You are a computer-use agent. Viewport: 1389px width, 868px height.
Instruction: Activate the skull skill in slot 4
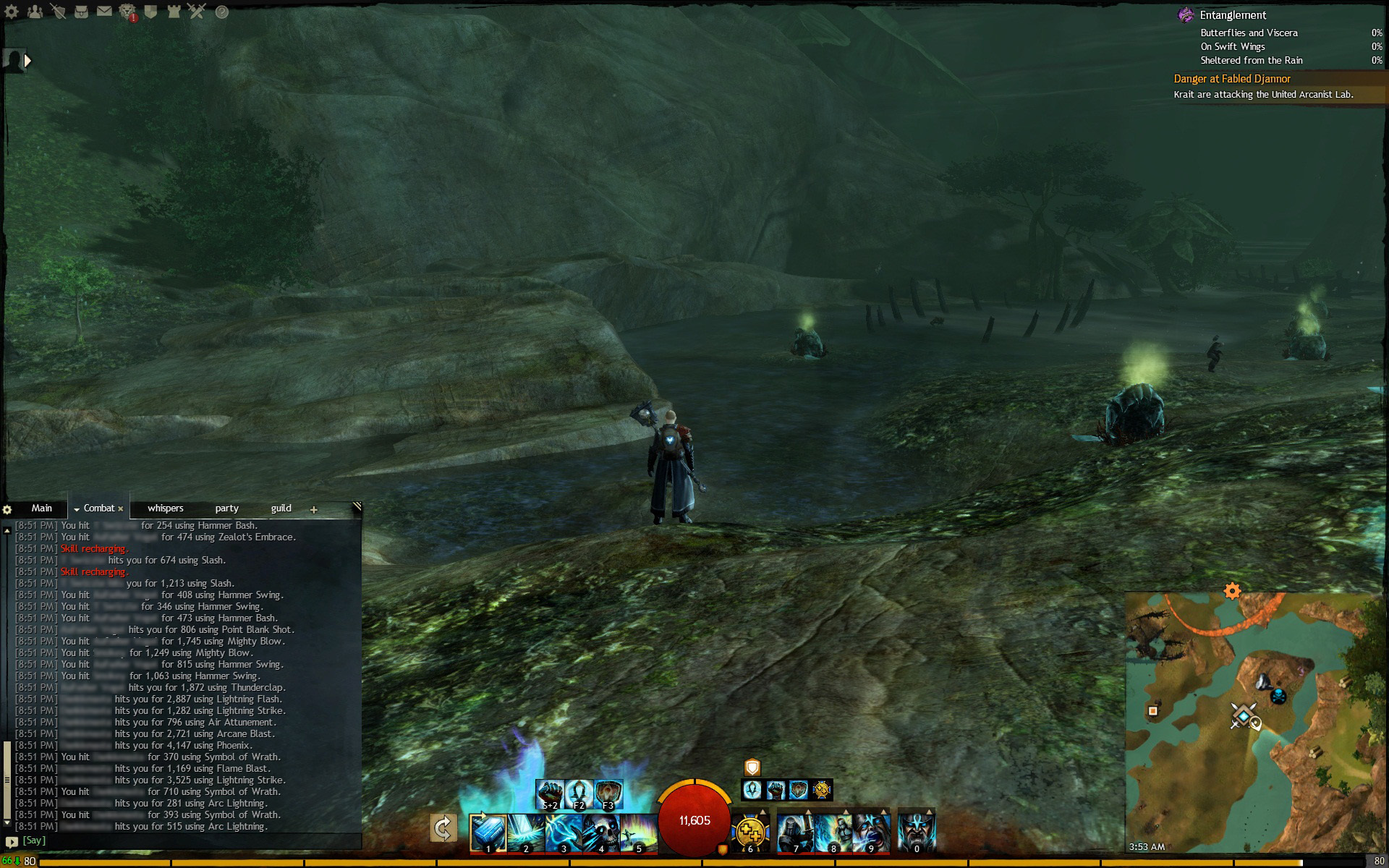coord(600,833)
